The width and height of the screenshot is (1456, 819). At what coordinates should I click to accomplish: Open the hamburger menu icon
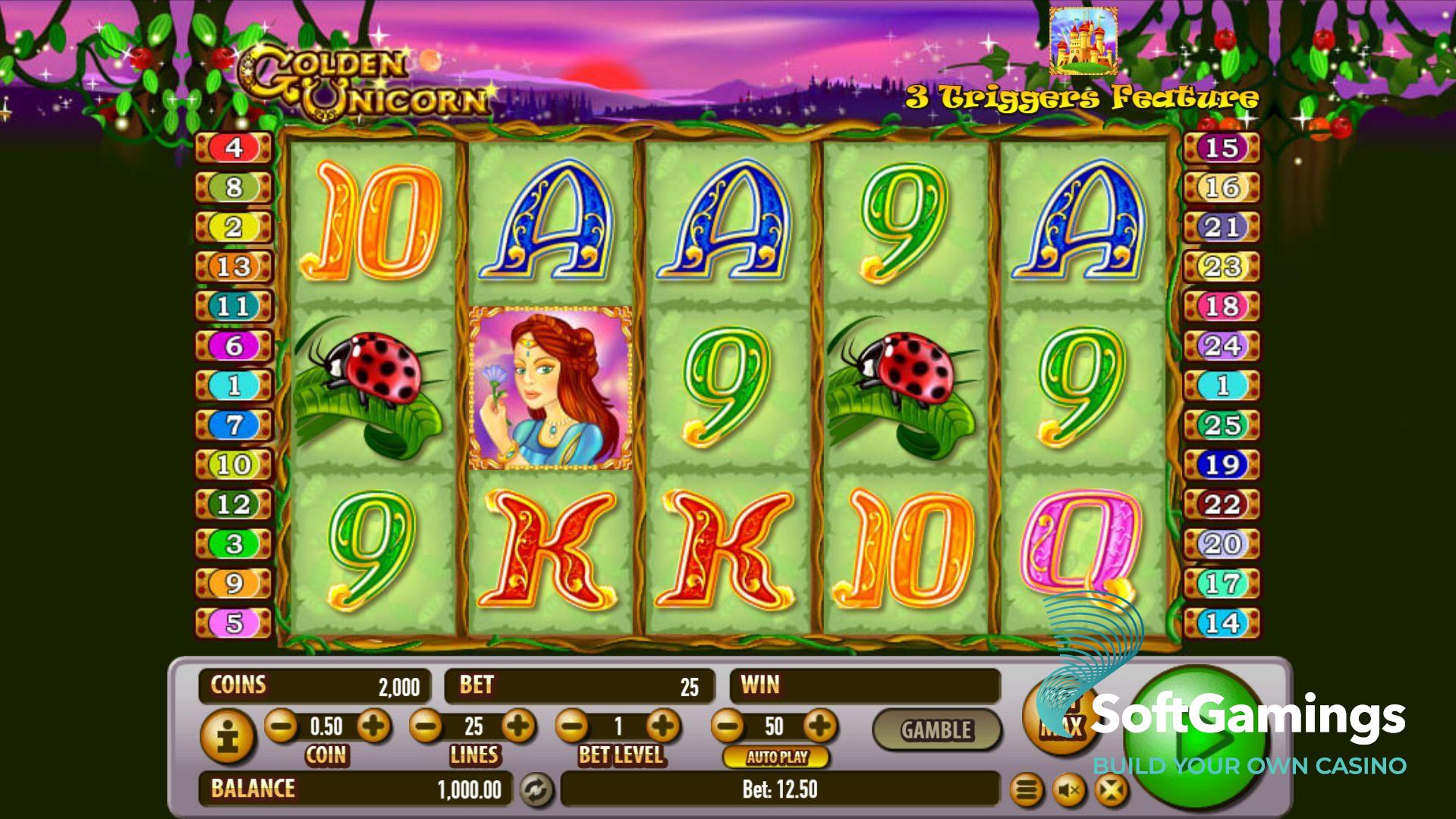coord(1027,791)
